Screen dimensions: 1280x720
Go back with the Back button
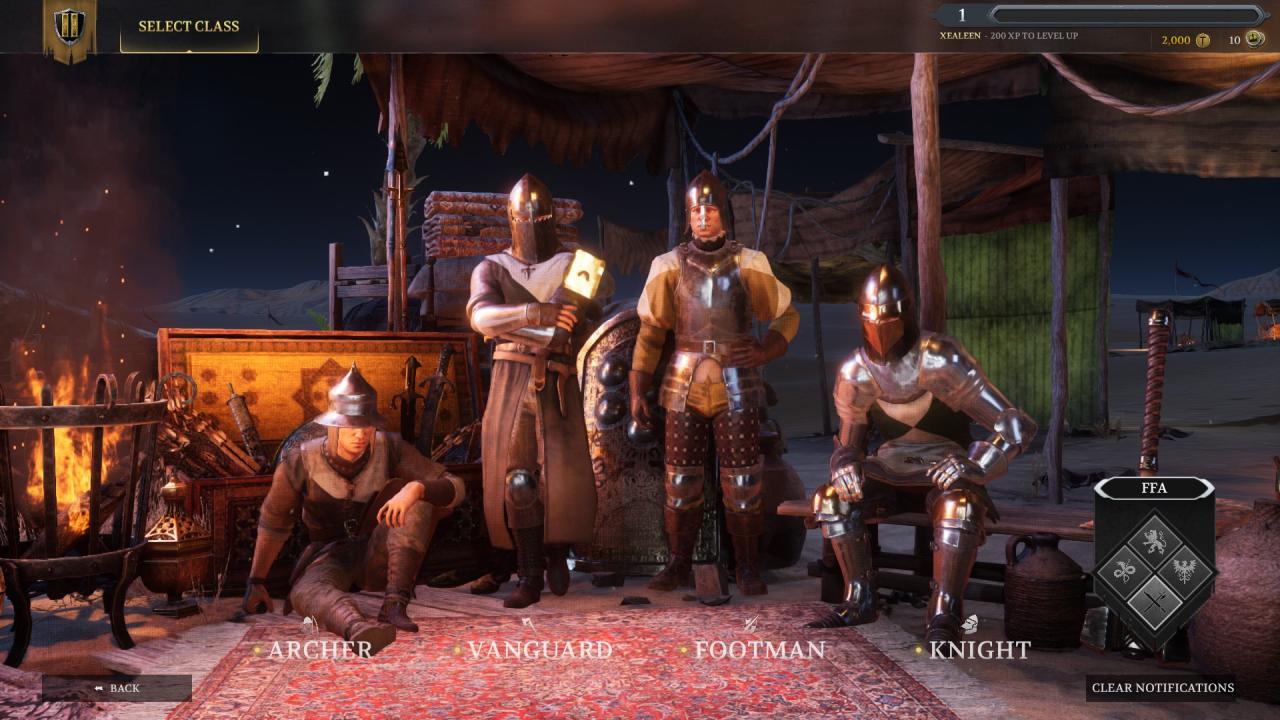click(116, 688)
